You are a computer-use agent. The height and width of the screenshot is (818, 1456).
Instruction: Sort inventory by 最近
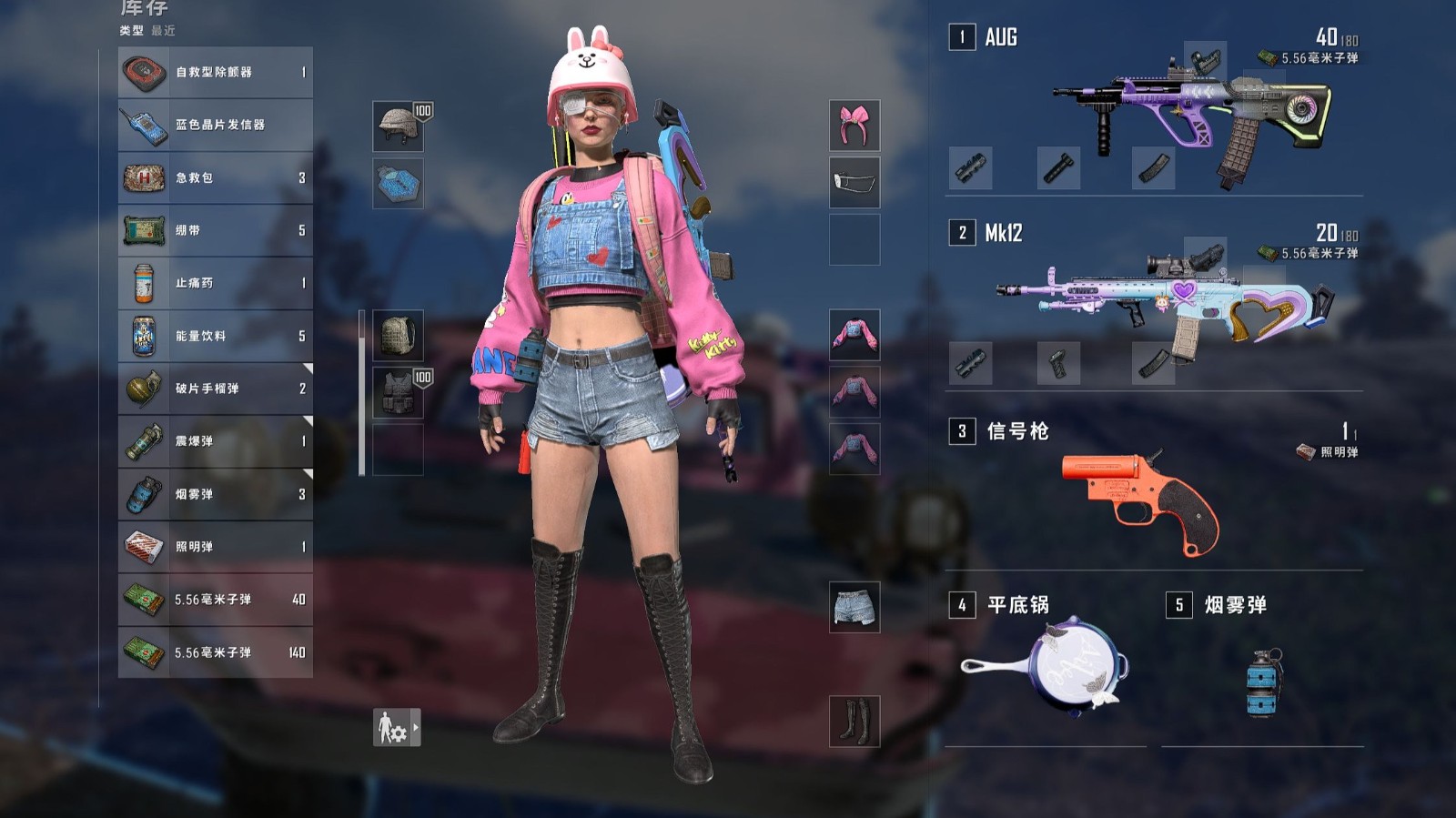[x=164, y=31]
